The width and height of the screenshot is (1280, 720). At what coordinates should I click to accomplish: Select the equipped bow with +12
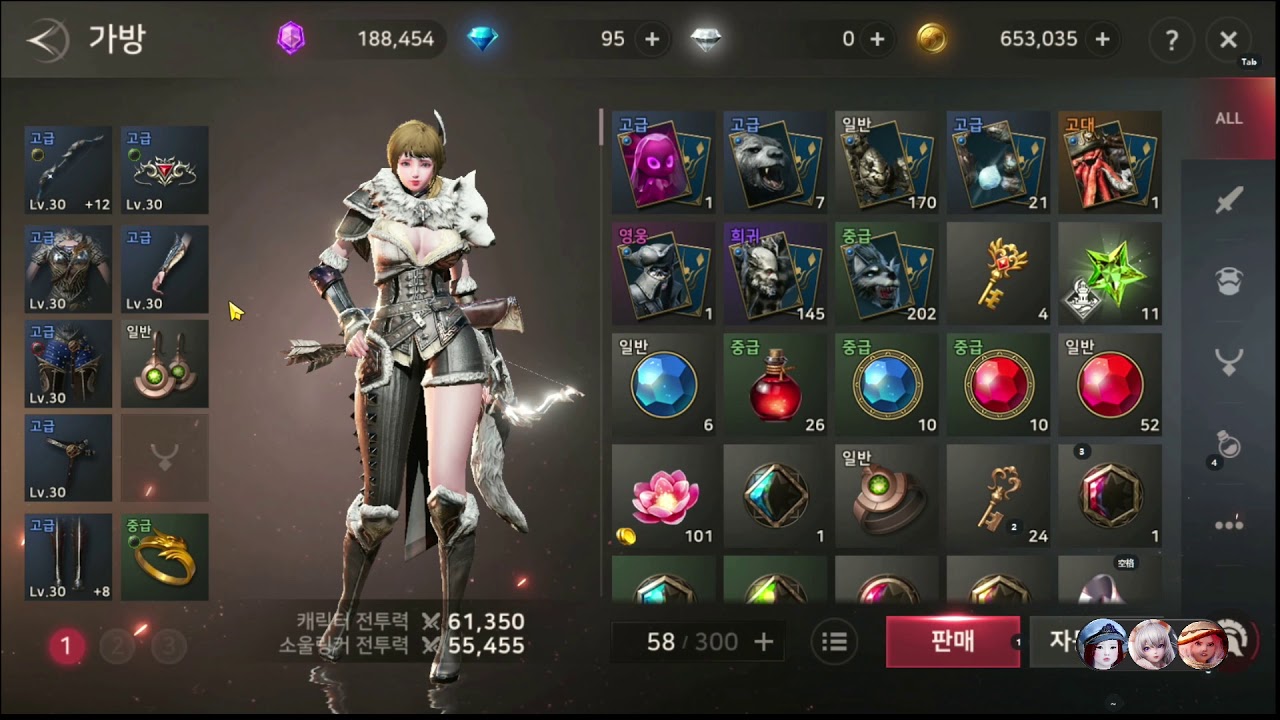click(x=68, y=170)
